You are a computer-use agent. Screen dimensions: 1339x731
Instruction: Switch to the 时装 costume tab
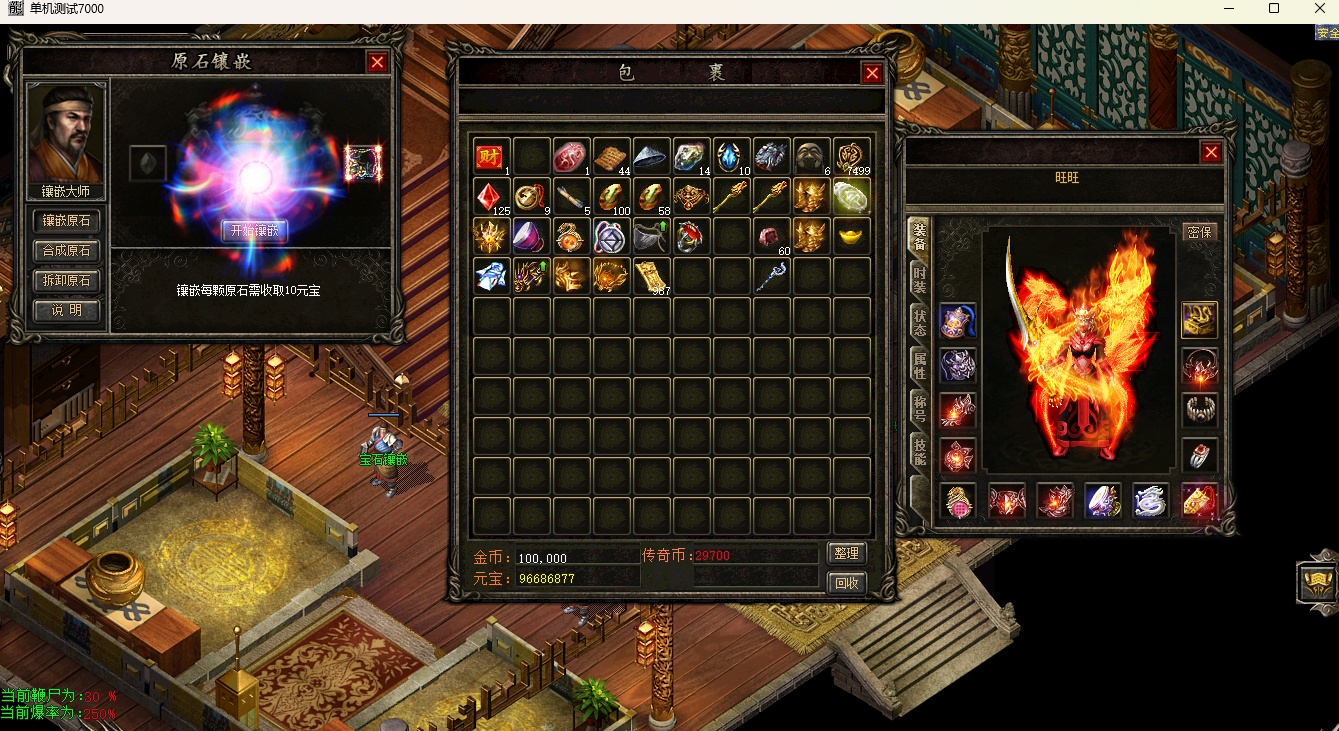(x=918, y=281)
